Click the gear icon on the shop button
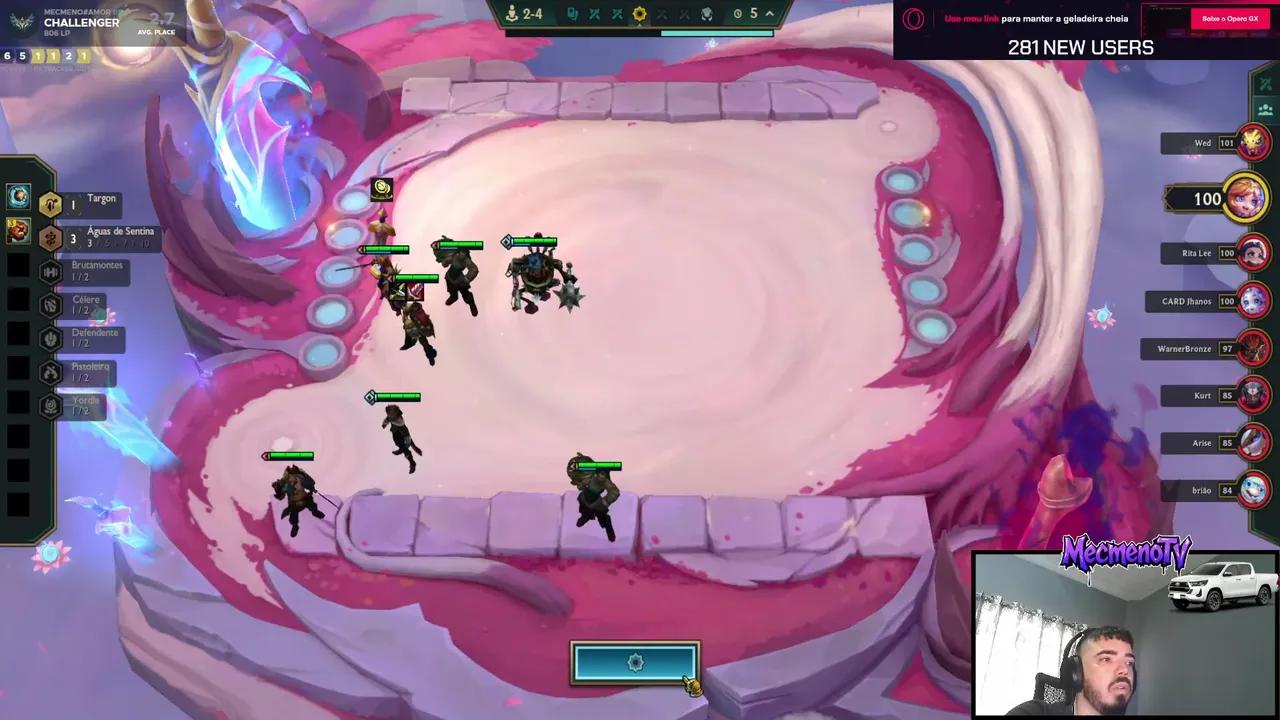 point(635,662)
